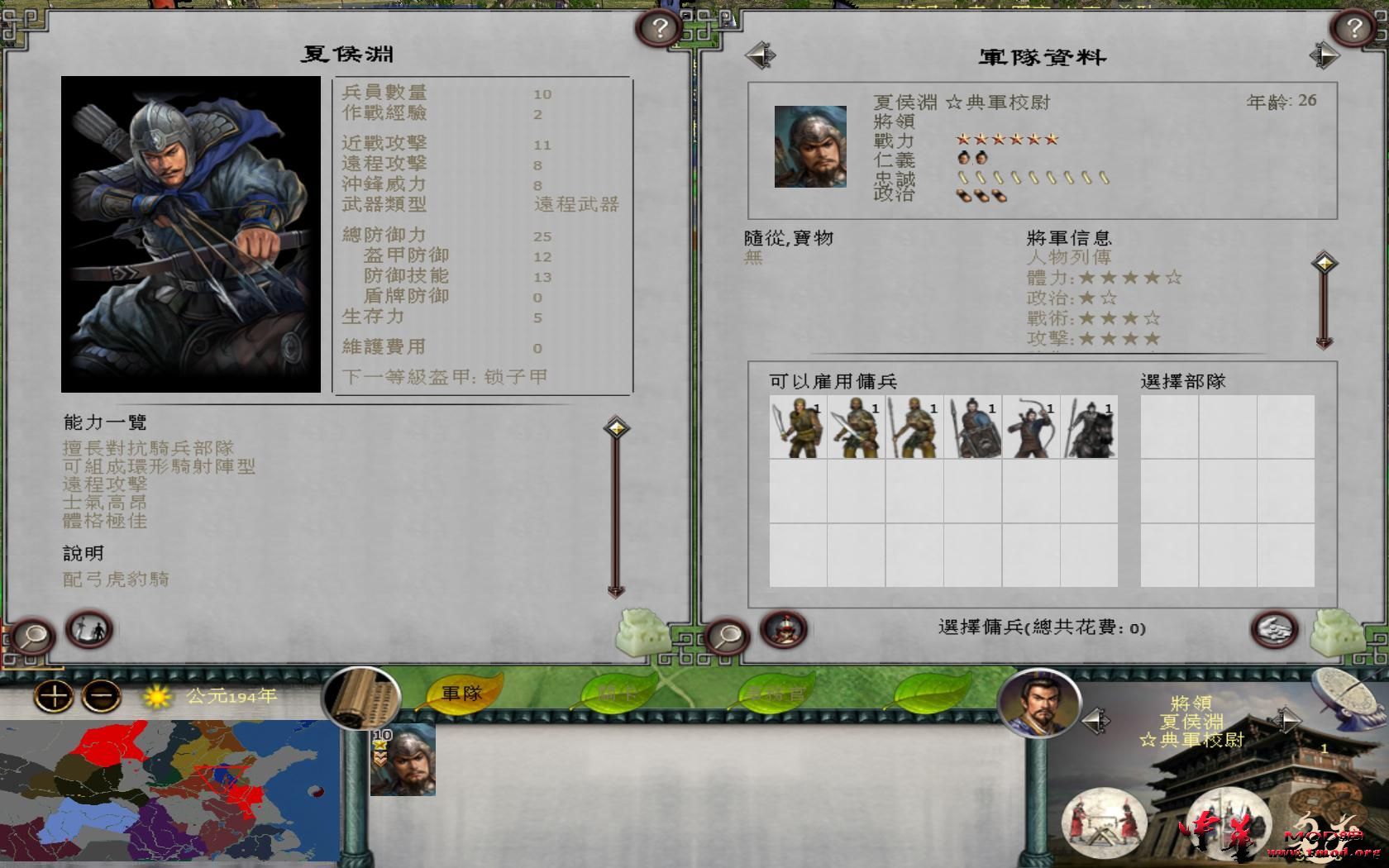Click the question mark help icon on the character panel
This screenshot has height=868, width=1389.
[x=659, y=27]
